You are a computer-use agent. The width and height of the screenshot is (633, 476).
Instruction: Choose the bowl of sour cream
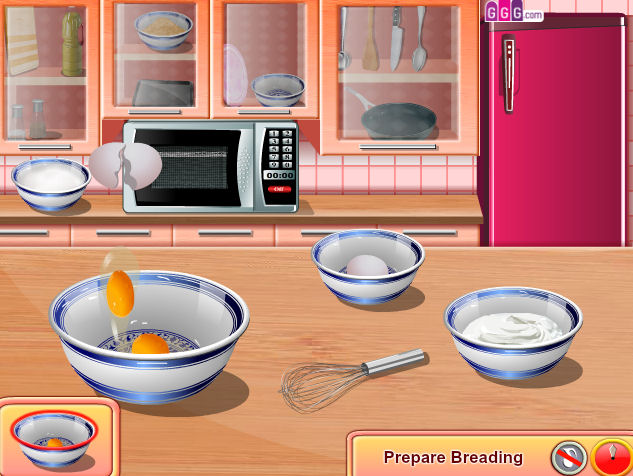pos(513,331)
